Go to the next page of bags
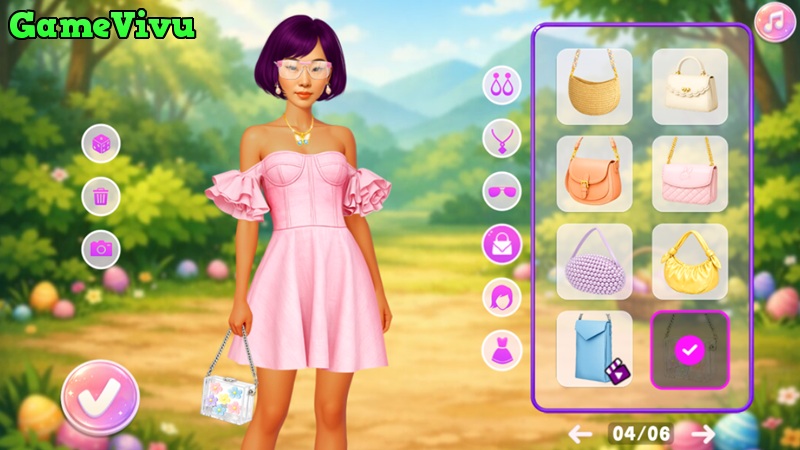 coord(704,433)
